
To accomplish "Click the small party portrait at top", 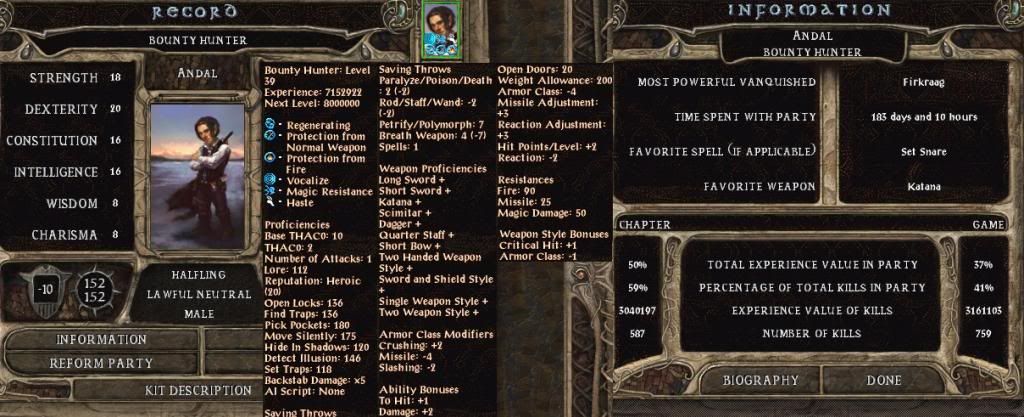I will [x=439, y=30].
